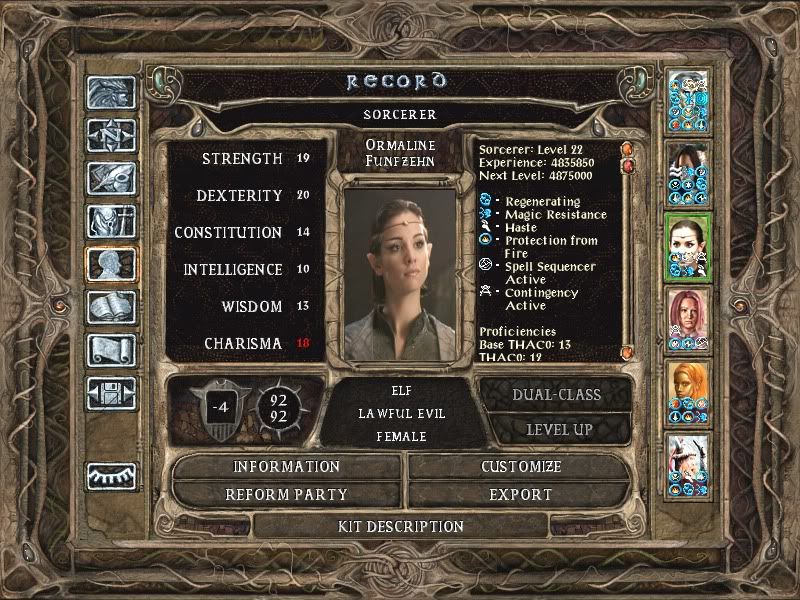Return to game with the dragon-head button
The height and width of the screenshot is (600, 800).
pyautogui.click(x=111, y=92)
